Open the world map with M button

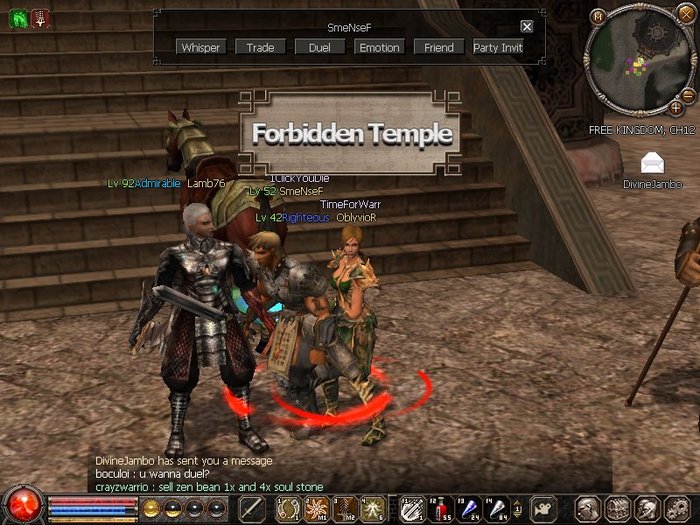pos(598,16)
